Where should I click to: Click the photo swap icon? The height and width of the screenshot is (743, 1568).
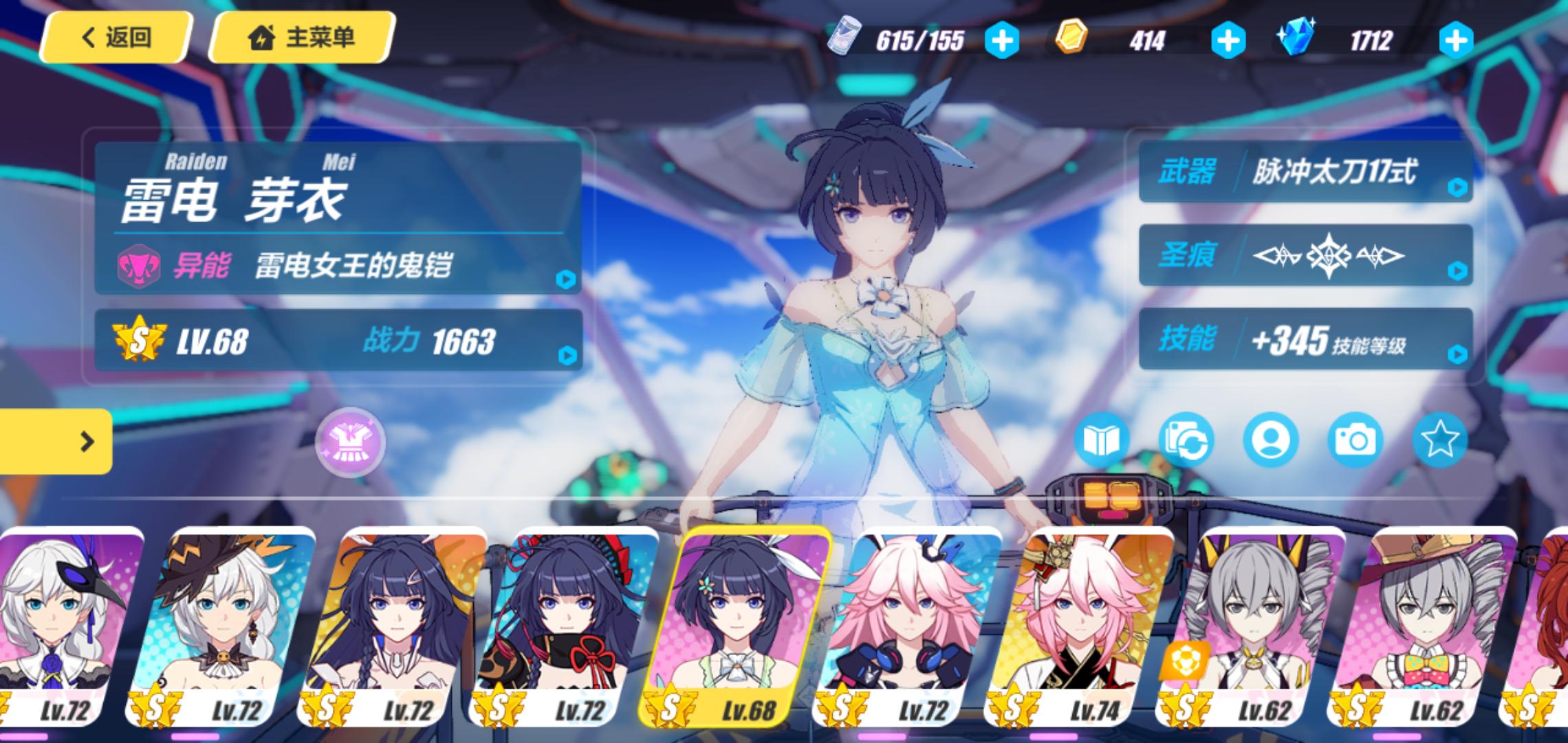1186,440
